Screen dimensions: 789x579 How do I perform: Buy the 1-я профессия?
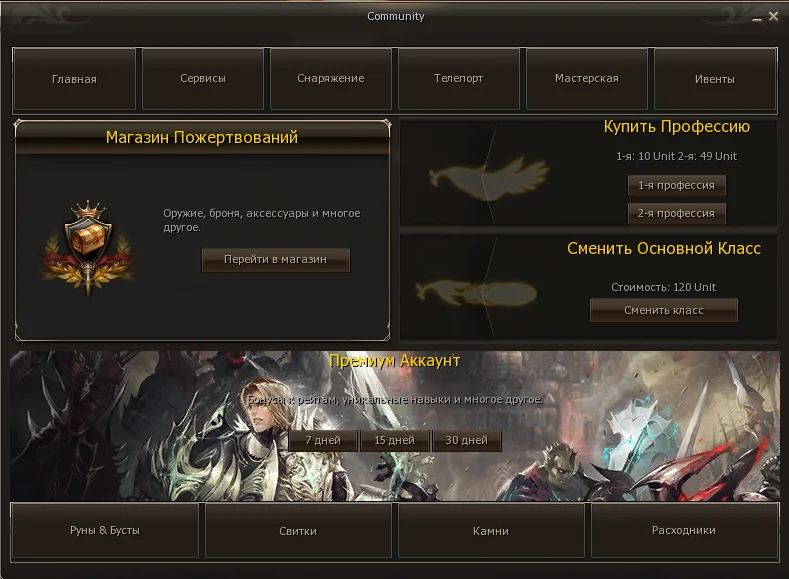[x=677, y=186]
